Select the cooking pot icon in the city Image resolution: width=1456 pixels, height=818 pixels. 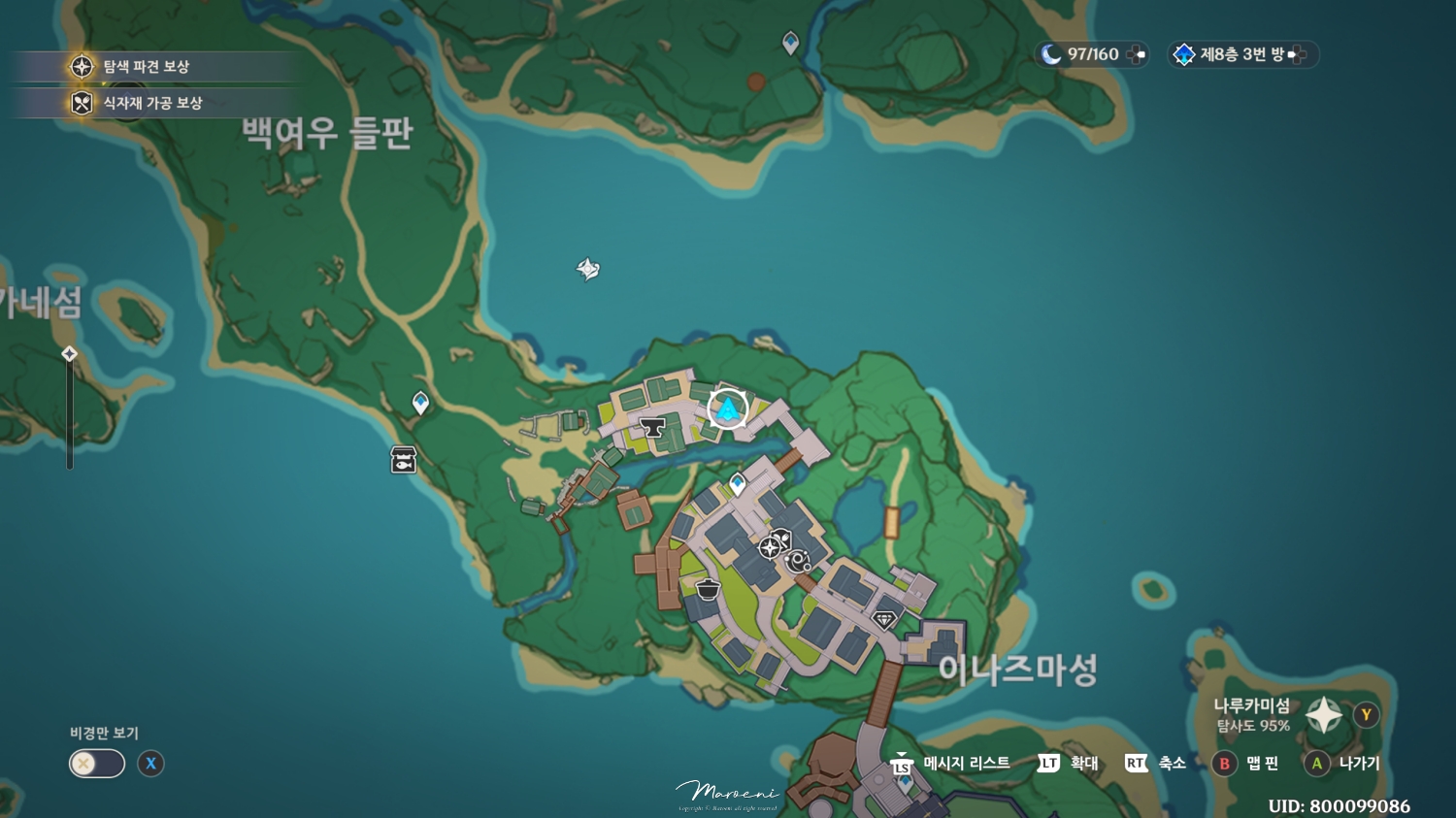[706, 587]
